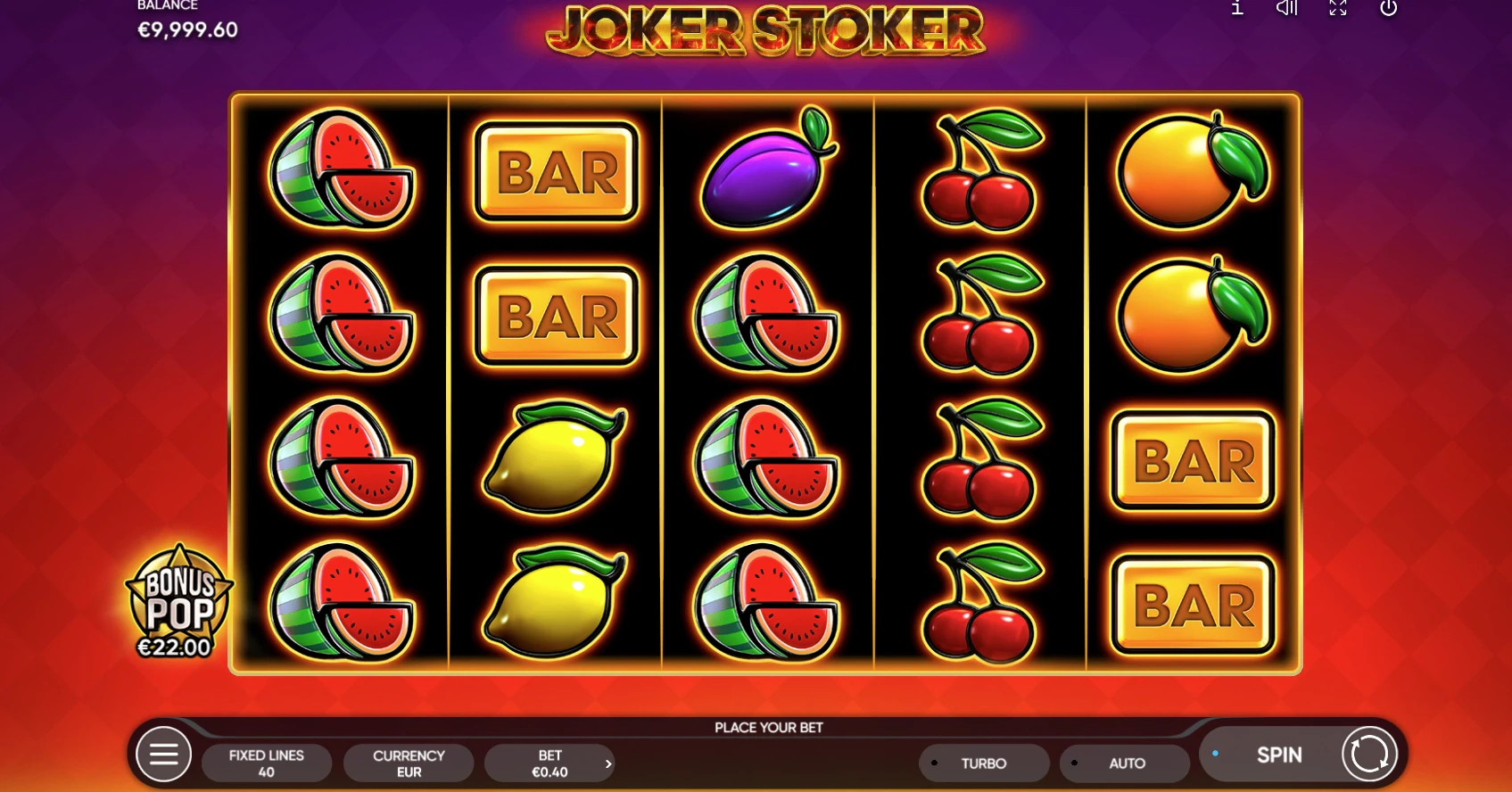Open the Bet amount selector
The image size is (1512, 792).
[x=549, y=763]
